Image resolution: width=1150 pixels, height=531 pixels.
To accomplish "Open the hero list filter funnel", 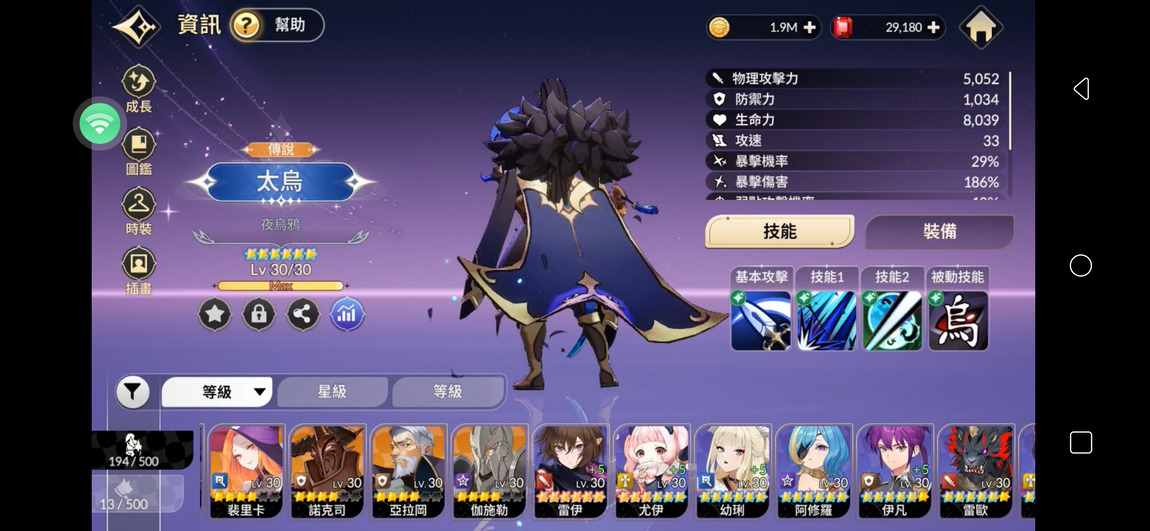I will pos(133,392).
